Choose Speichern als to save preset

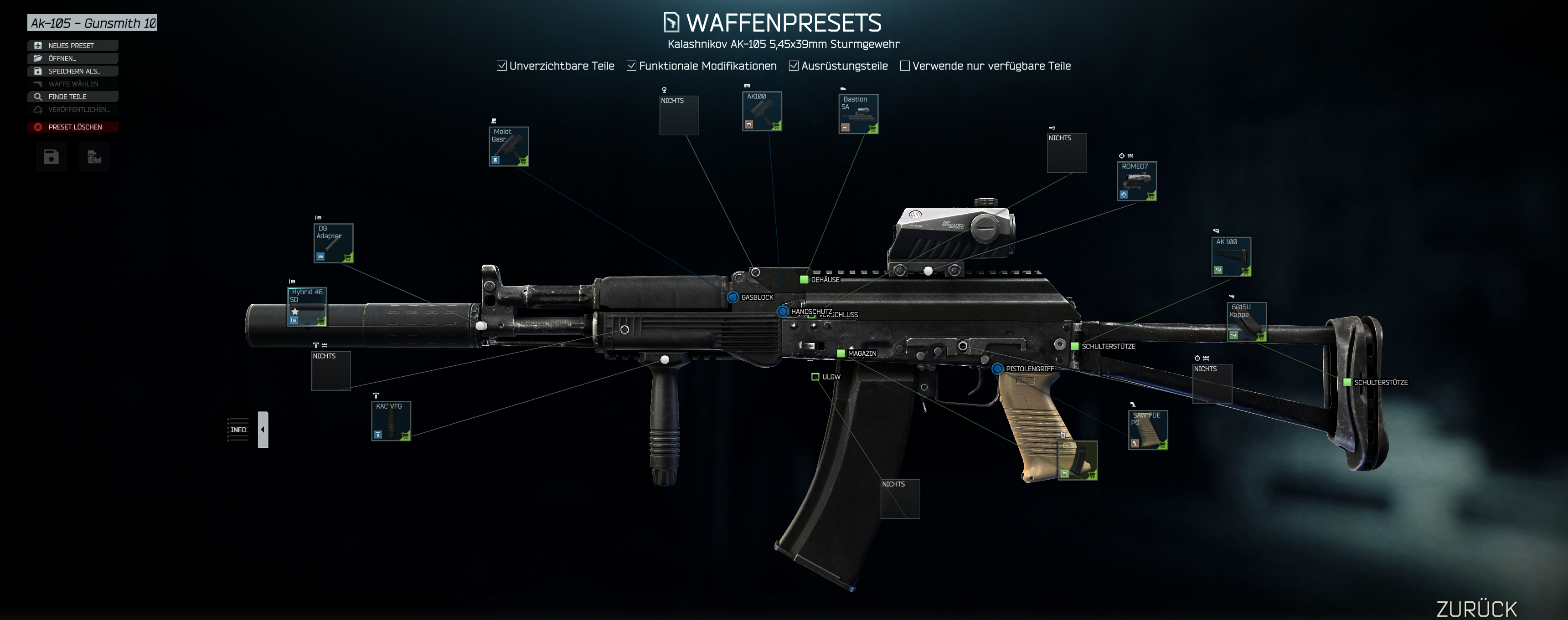72,71
